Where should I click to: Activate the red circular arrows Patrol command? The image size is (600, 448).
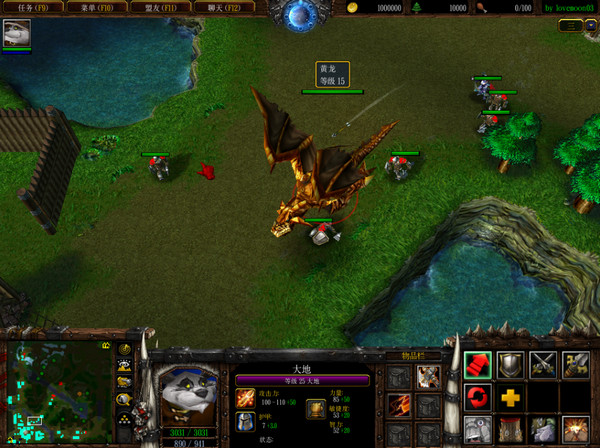pyautogui.click(x=477, y=398)
